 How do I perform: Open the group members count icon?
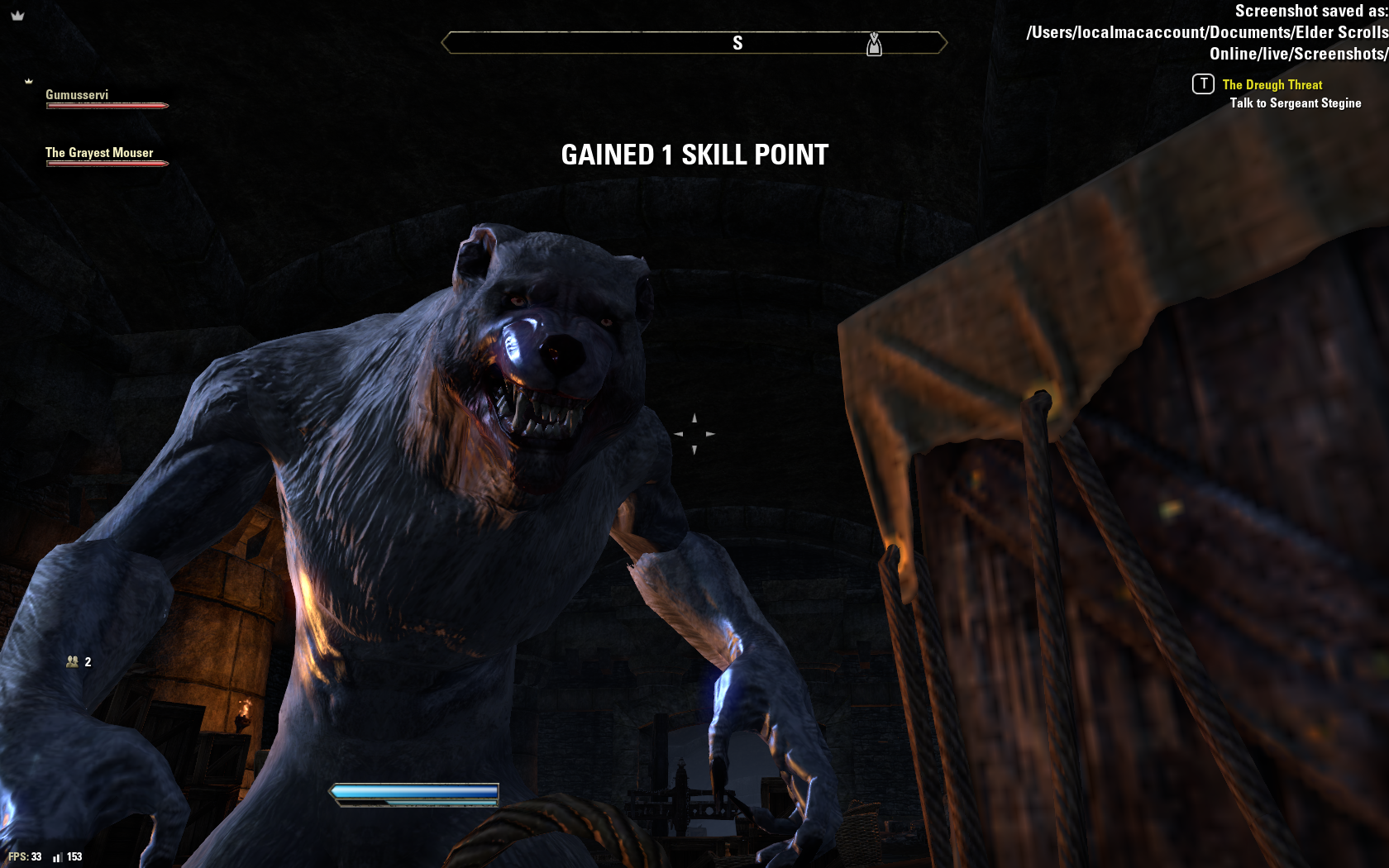pyautogui.click(x=73, y=661)
